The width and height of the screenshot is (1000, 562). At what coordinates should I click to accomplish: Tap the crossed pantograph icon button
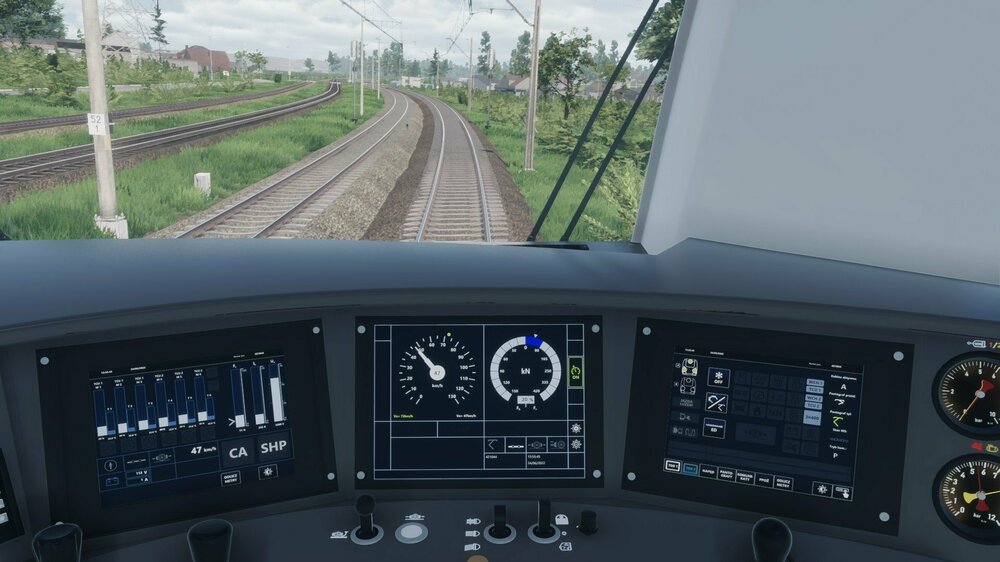pos(716,402)
